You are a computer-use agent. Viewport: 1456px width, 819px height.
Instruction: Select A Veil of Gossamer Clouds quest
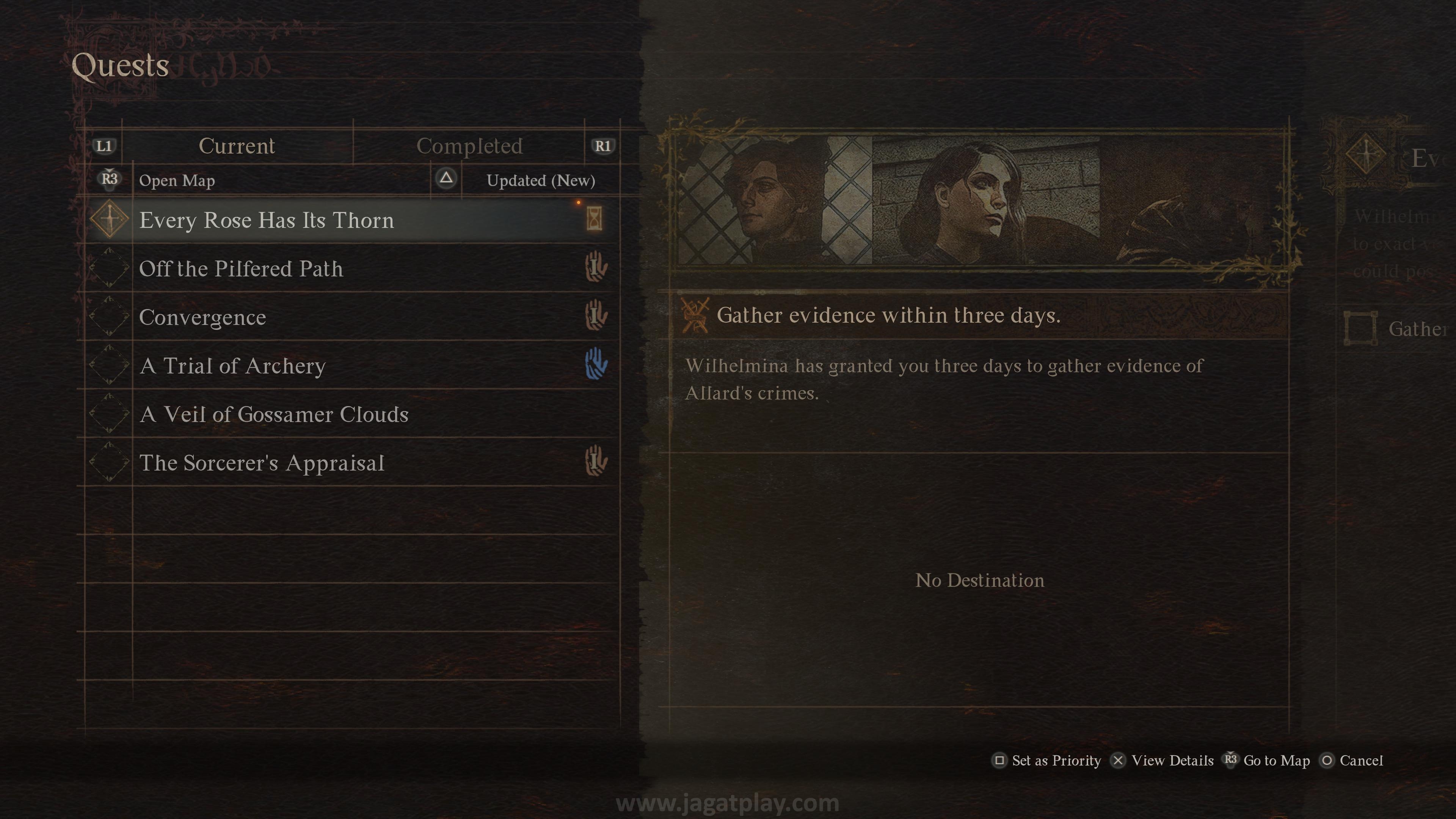tap(273, 414)
